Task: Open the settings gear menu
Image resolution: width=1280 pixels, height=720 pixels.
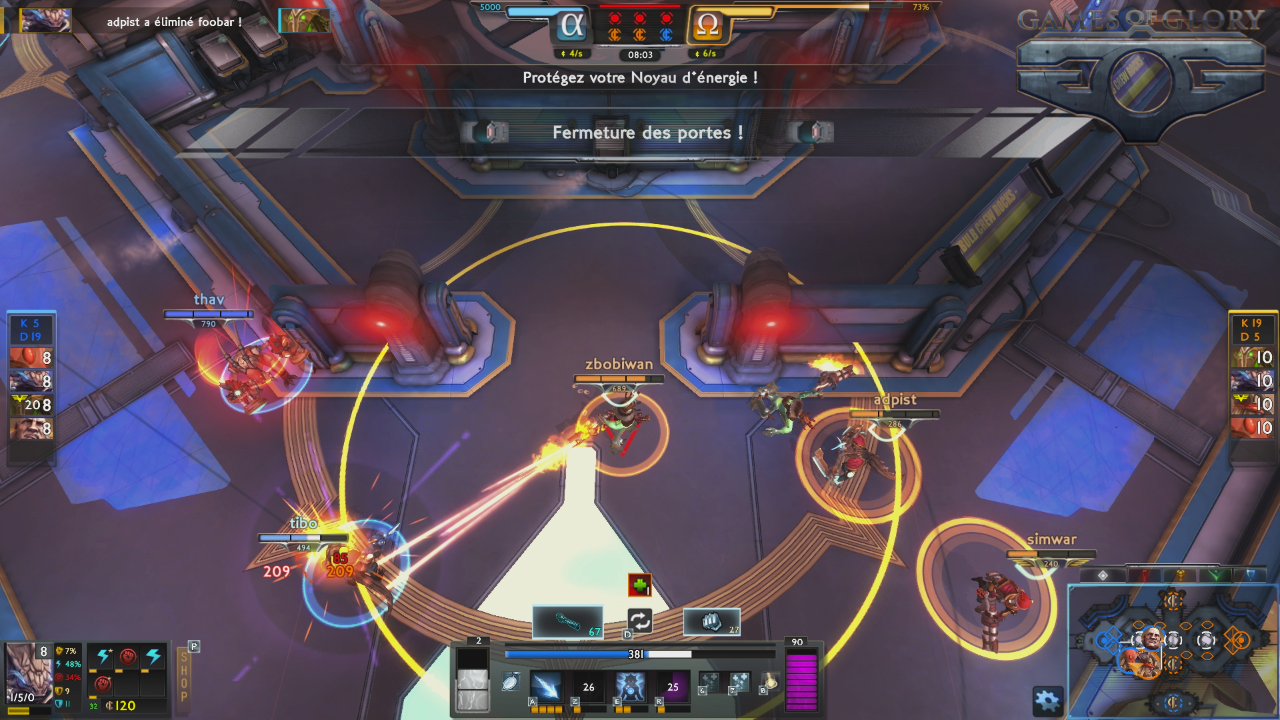Action: 1047,700
